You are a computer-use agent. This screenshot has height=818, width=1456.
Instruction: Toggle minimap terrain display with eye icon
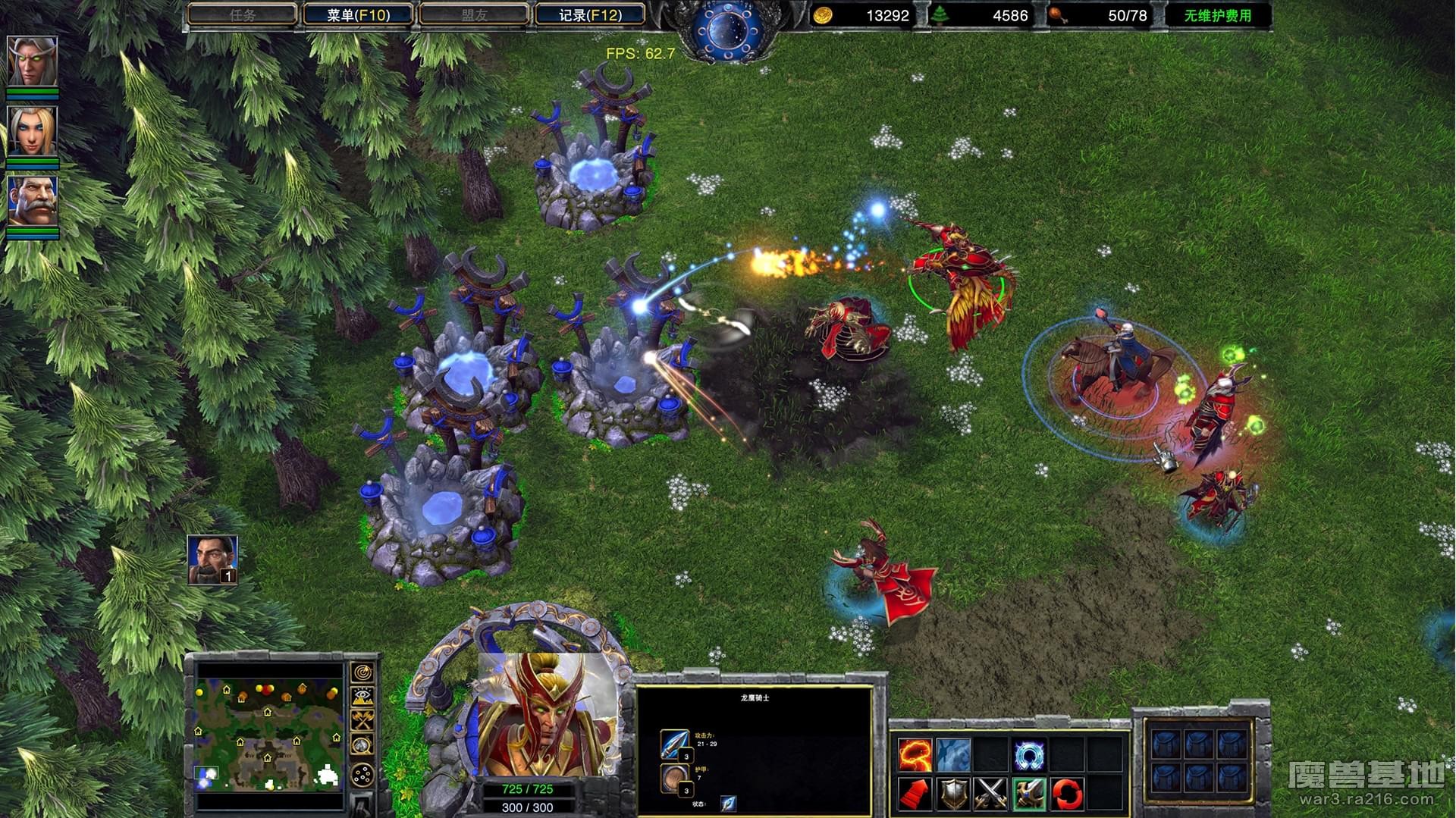pos(362,697)
